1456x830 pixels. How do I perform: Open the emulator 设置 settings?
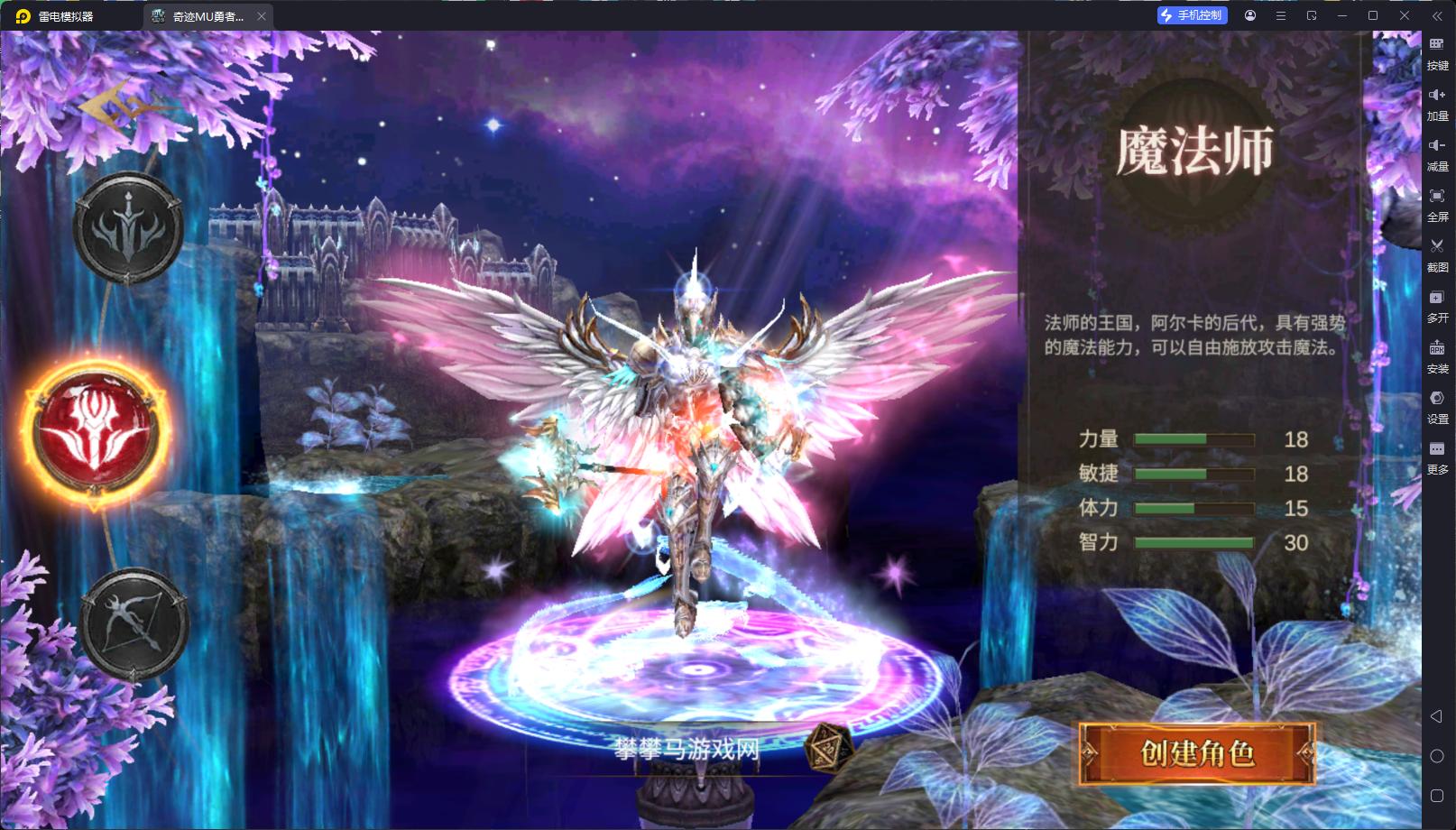pyautogui.click(x=1437, y=406)
